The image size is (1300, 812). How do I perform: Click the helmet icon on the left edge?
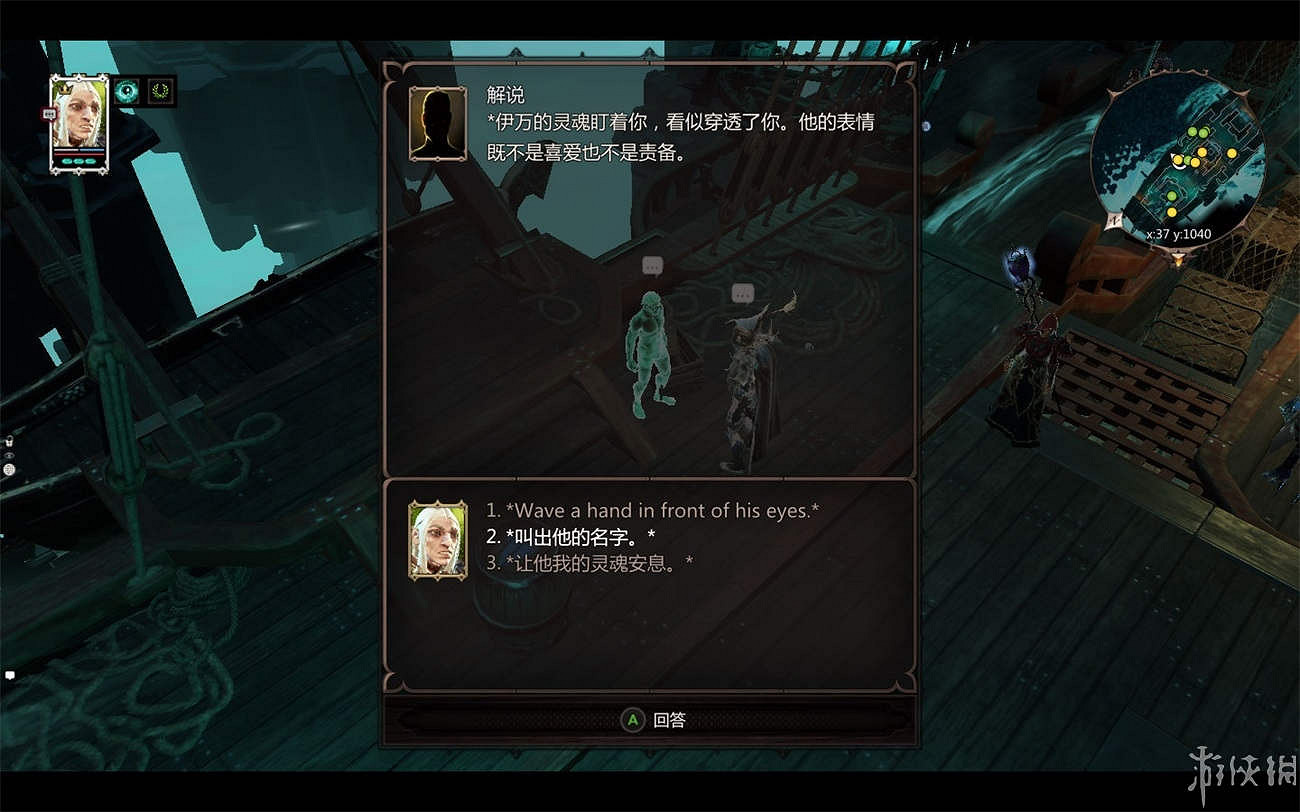(9, 469)
